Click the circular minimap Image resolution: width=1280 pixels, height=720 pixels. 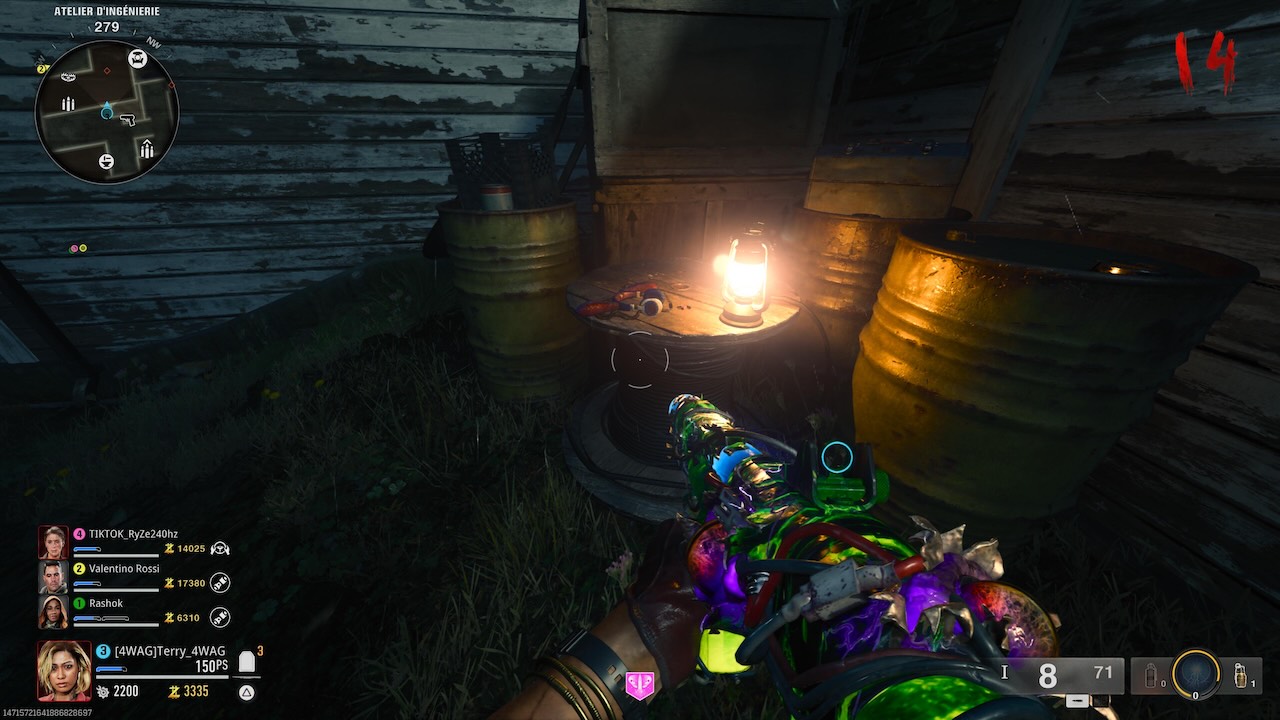107,112
